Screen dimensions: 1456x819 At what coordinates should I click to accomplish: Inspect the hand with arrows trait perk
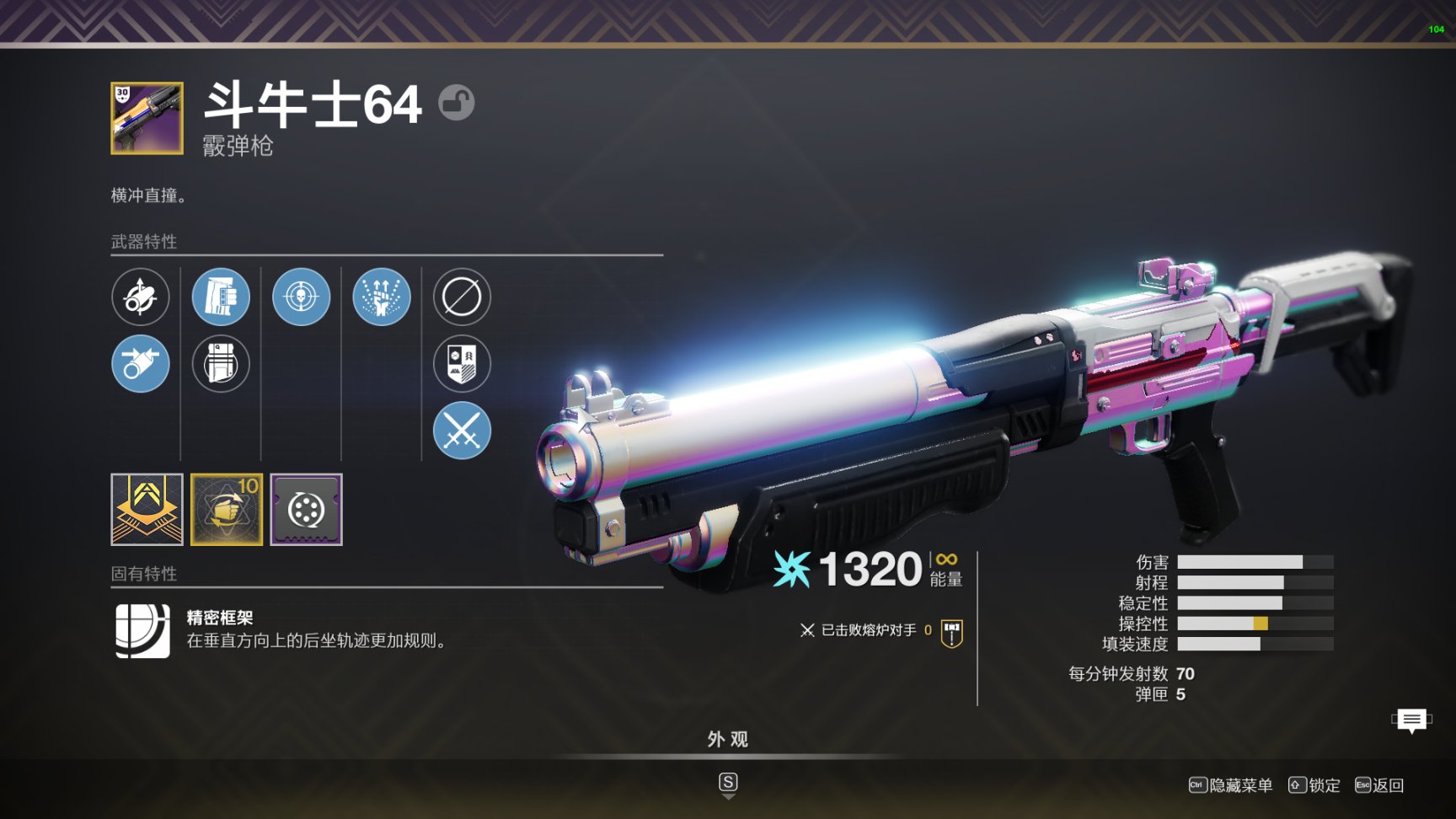382,297
